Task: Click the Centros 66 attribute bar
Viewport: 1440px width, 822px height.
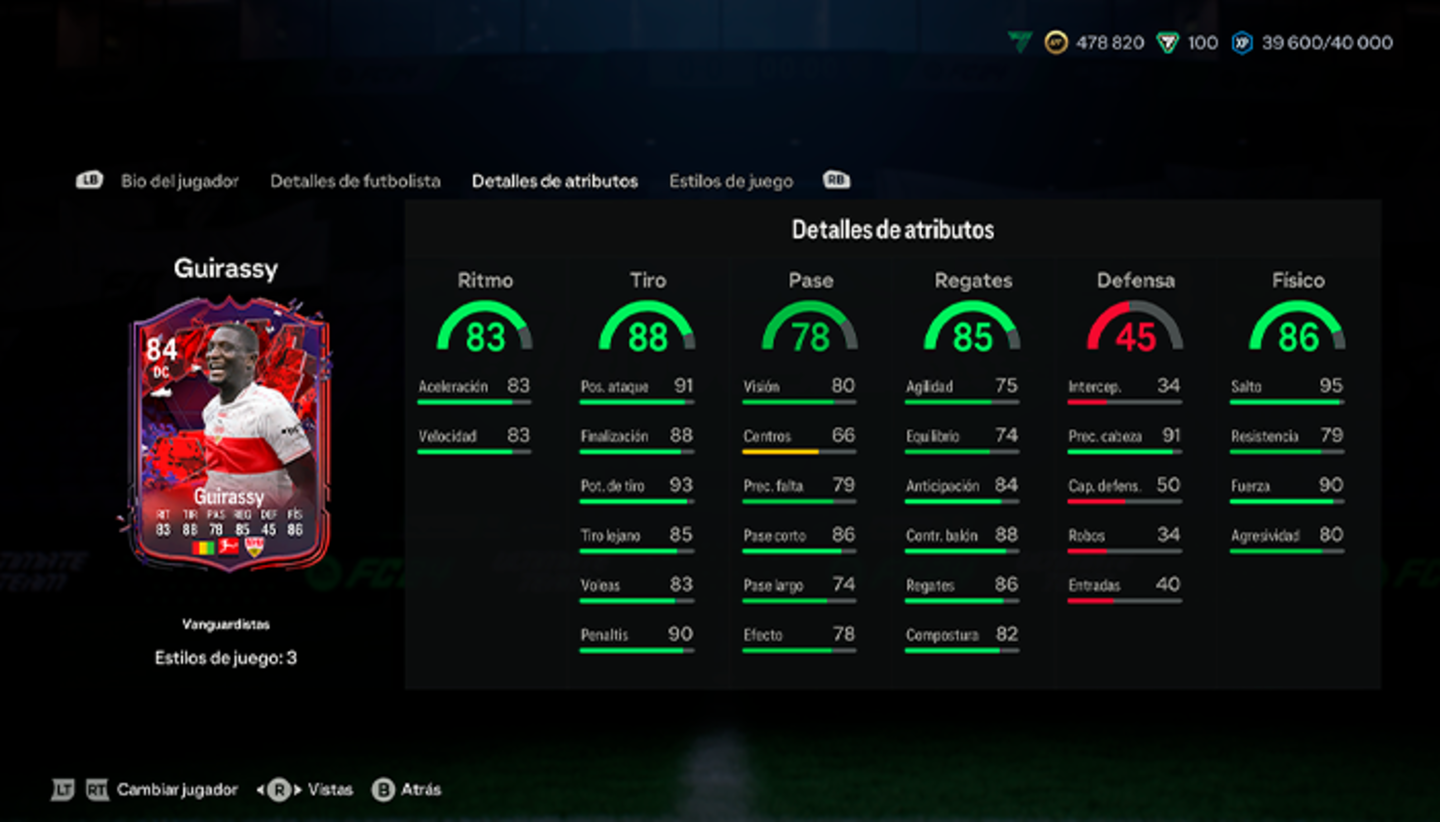Action: (798, 441)
